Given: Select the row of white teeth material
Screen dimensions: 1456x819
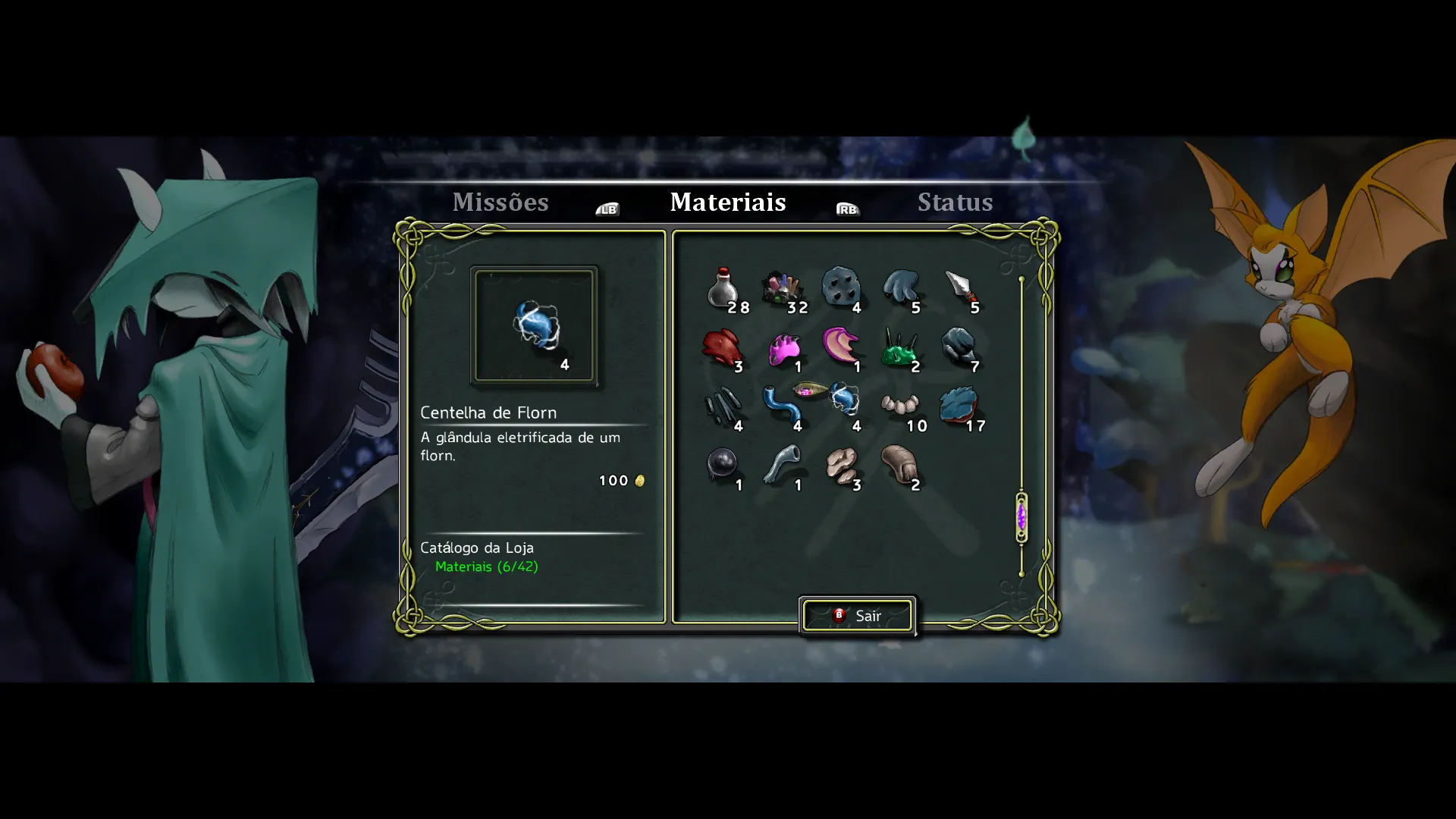Looking at the screenshot, I should (x=900, y=406).
